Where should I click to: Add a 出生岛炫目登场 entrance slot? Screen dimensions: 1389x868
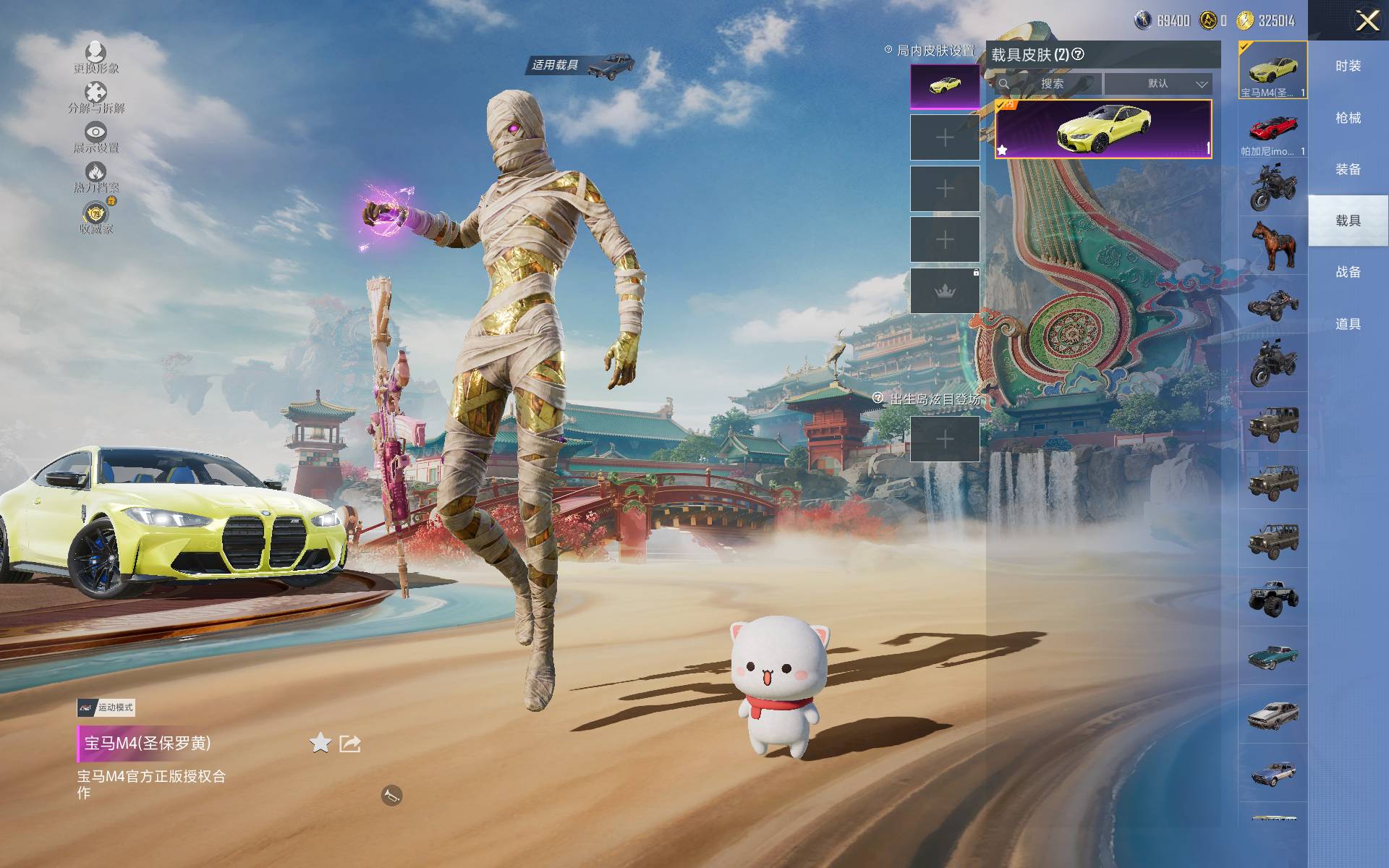click(944, 439)
